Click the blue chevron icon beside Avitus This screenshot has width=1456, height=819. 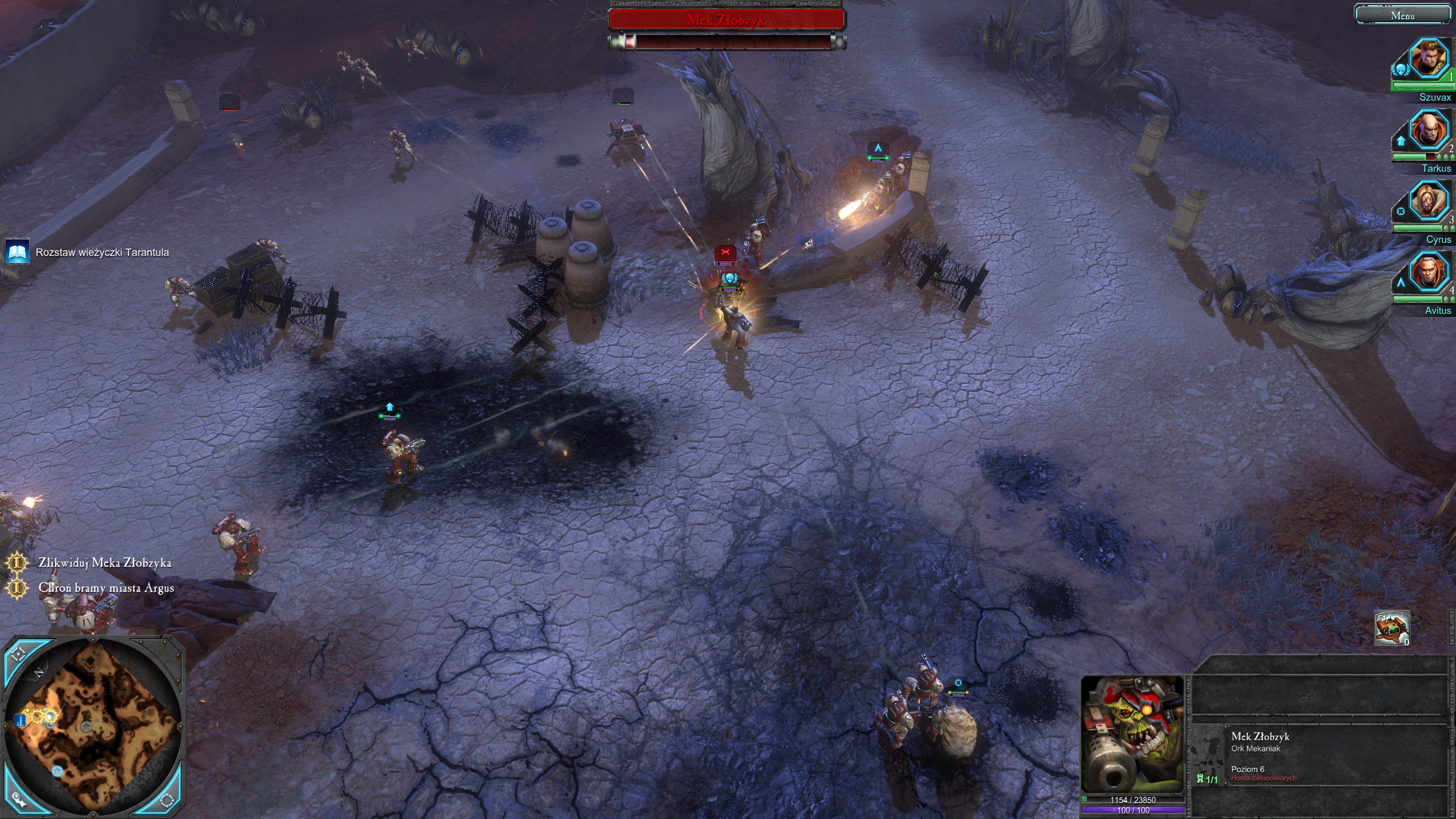pyautogui.click(x=1400, y=283)
